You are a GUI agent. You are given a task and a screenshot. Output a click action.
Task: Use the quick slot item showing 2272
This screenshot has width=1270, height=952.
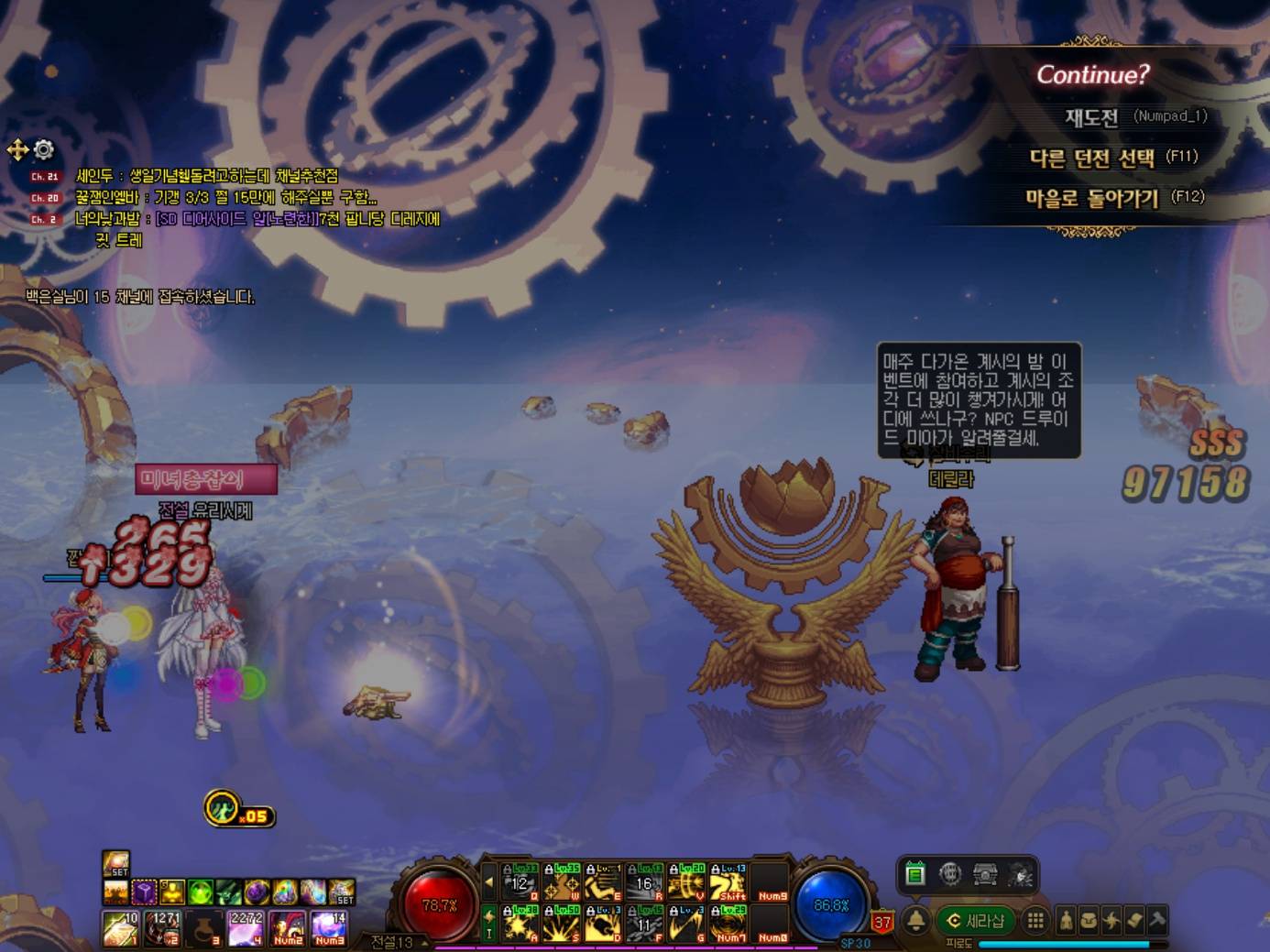point(246,927)
